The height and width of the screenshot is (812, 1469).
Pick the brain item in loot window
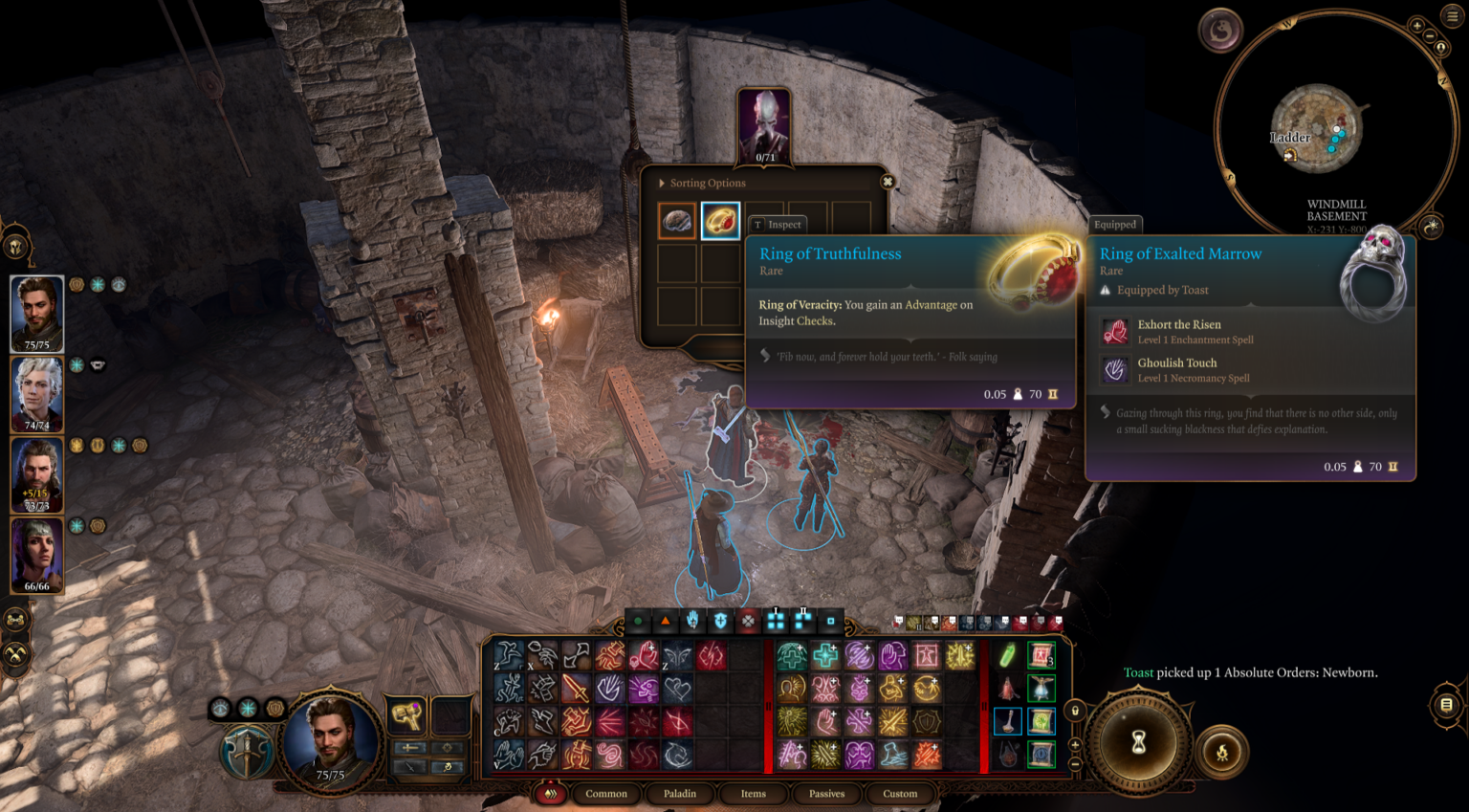[x=677, y=221]
